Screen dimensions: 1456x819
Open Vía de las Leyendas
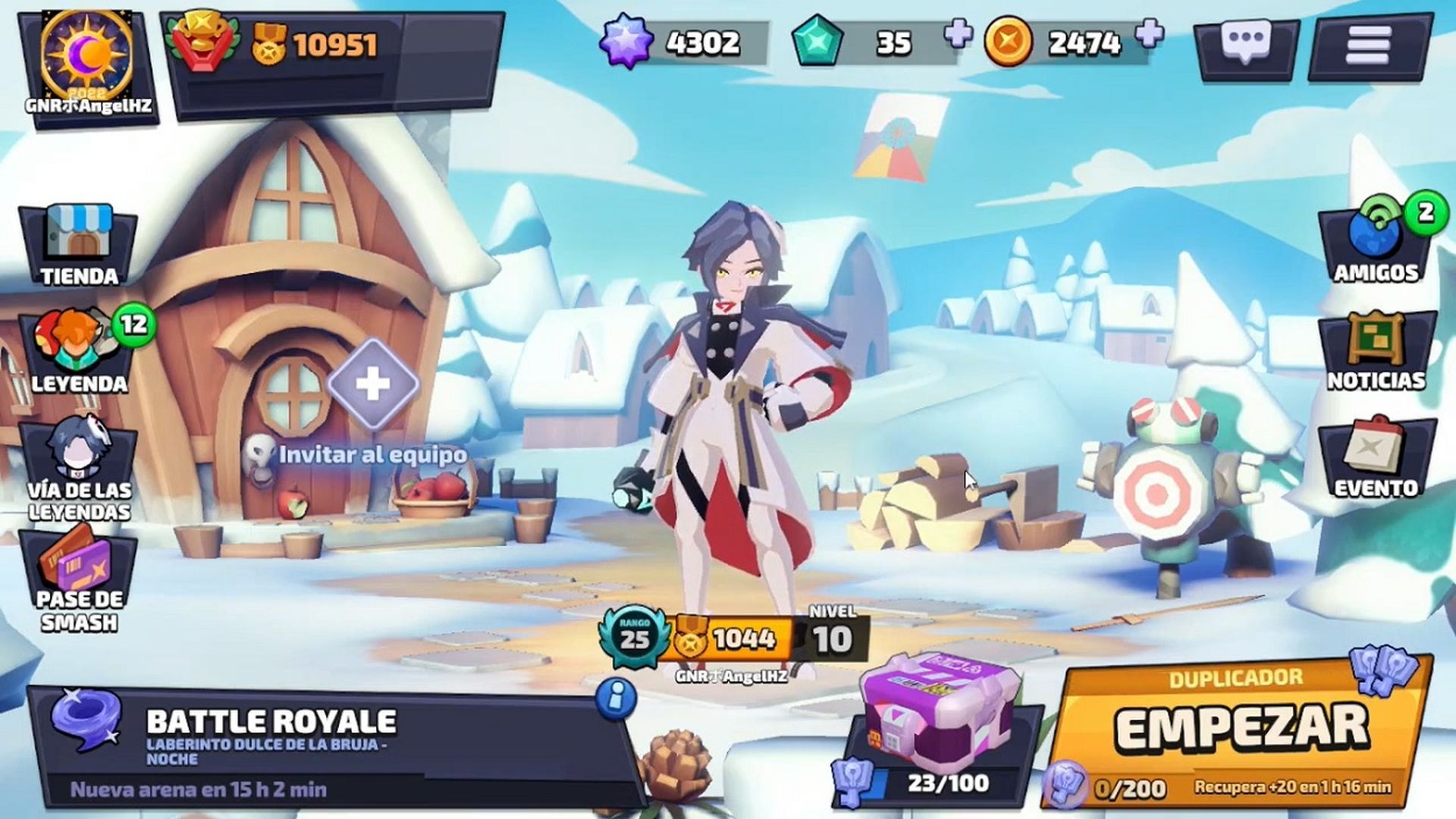click(79, 468)
